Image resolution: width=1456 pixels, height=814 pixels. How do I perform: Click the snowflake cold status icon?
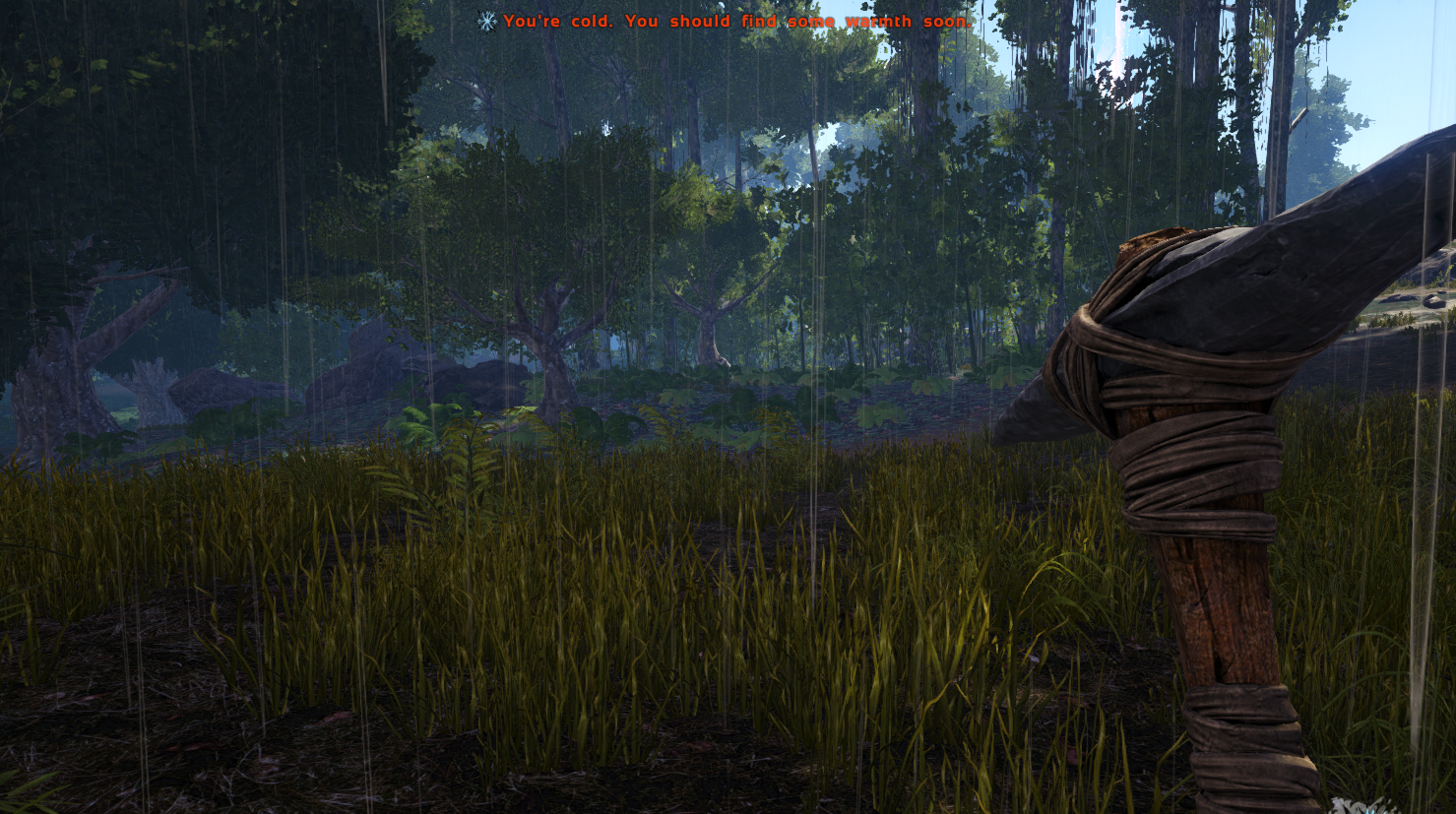[x=486, y=21]
